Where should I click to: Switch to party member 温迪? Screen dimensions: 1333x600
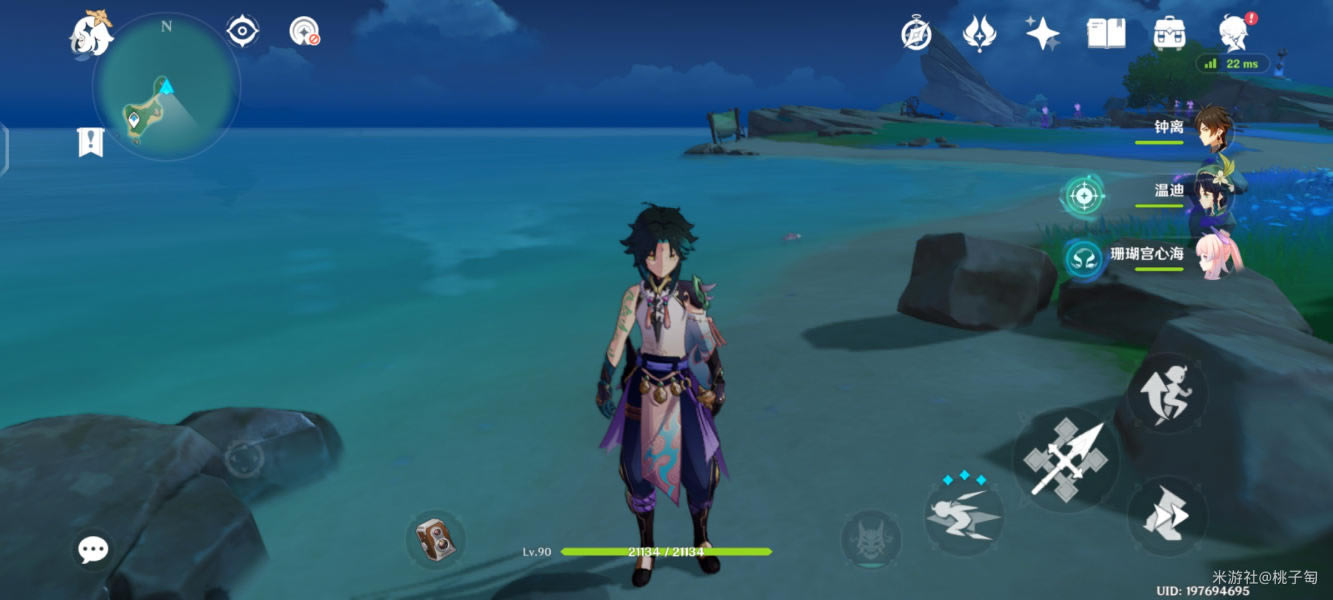coord(1213,192)
